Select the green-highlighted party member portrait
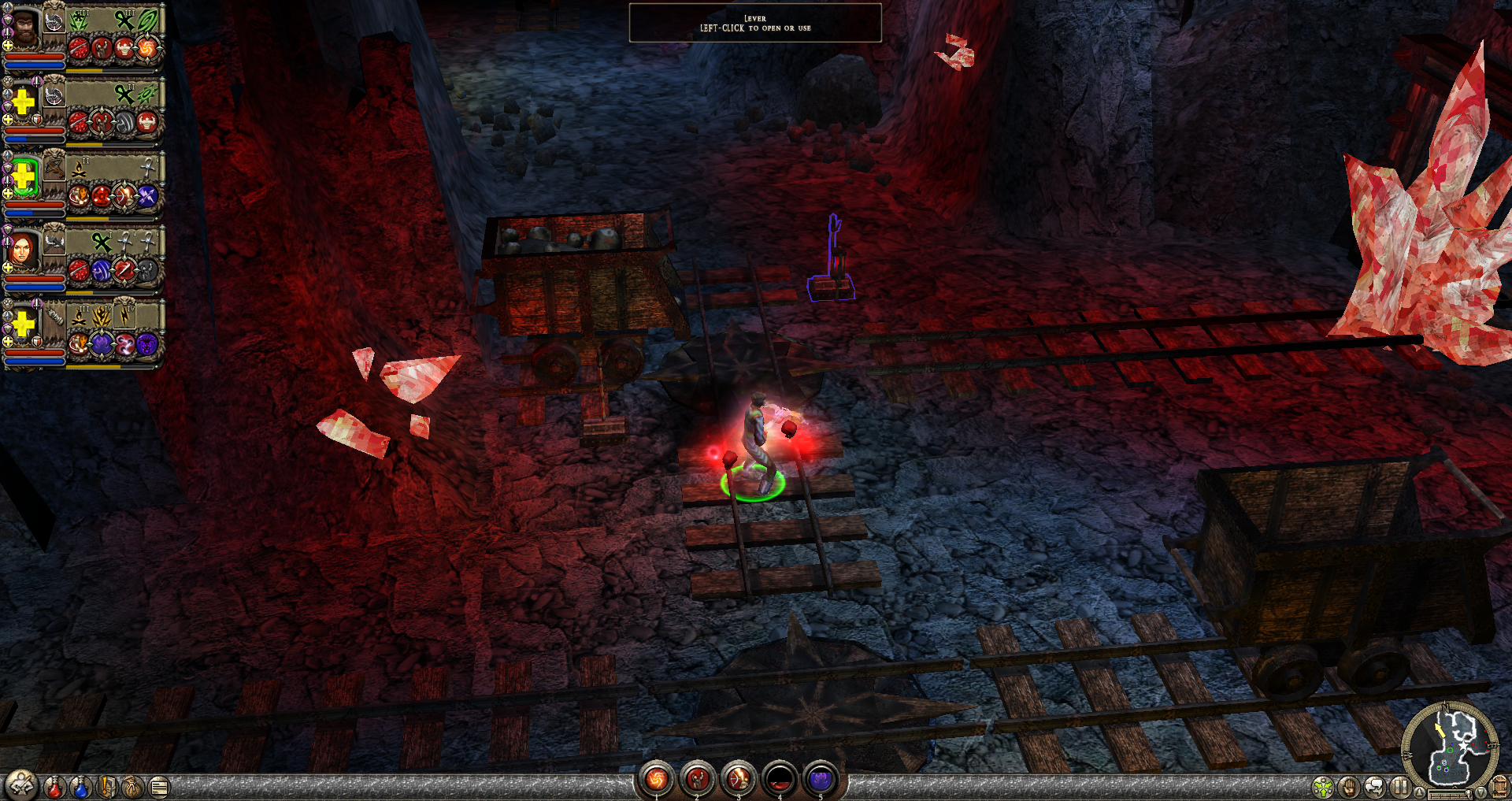The height and width of the screenshot is (801, 1512). tap(24, 175)
